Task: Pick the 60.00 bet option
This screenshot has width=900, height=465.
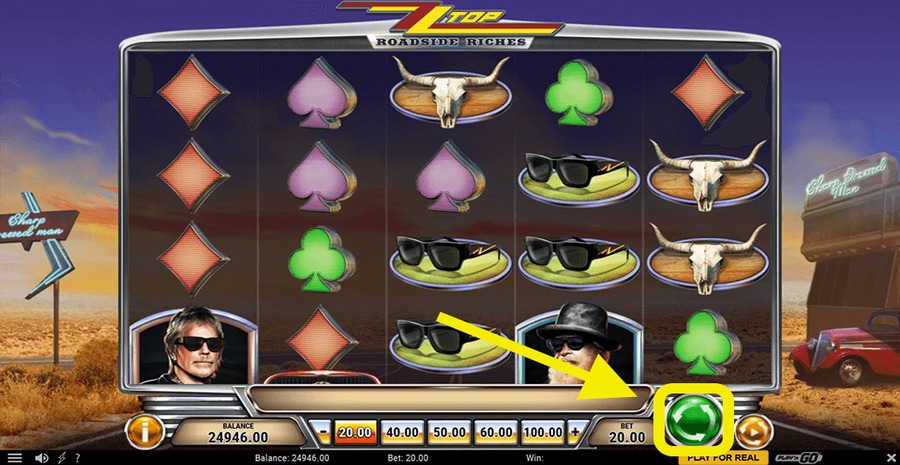Action: point(496,433)
